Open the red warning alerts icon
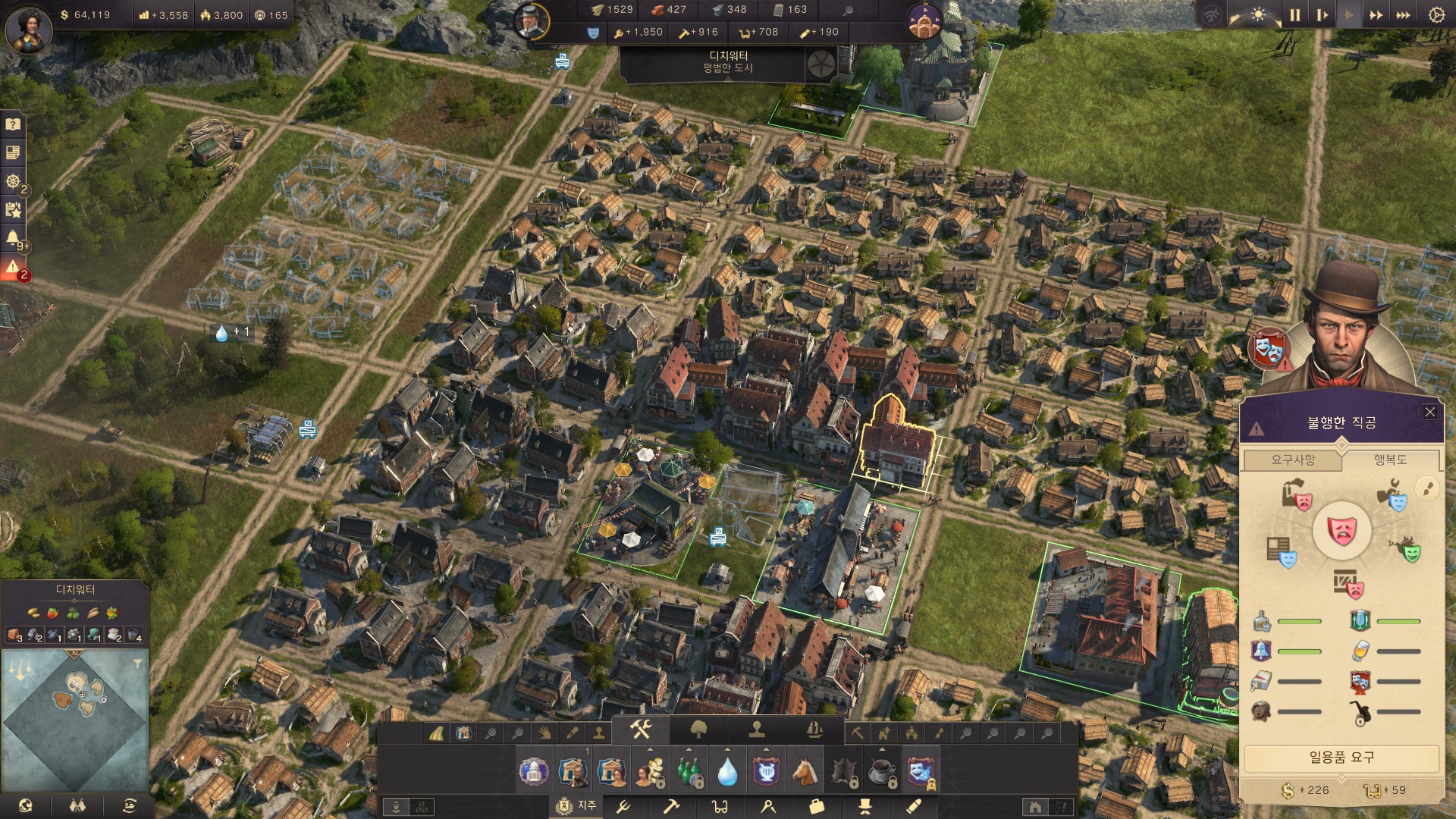Screen dimensions: 1456x819 tap(13, 268)
